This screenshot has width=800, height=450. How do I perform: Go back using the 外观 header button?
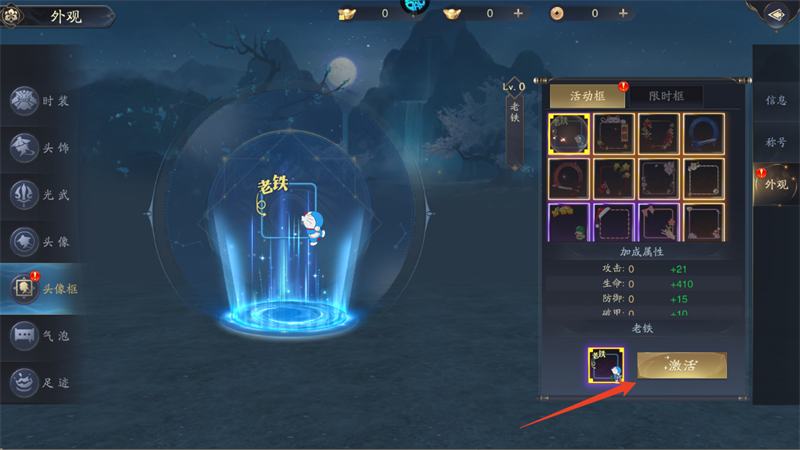pos(50,16)
